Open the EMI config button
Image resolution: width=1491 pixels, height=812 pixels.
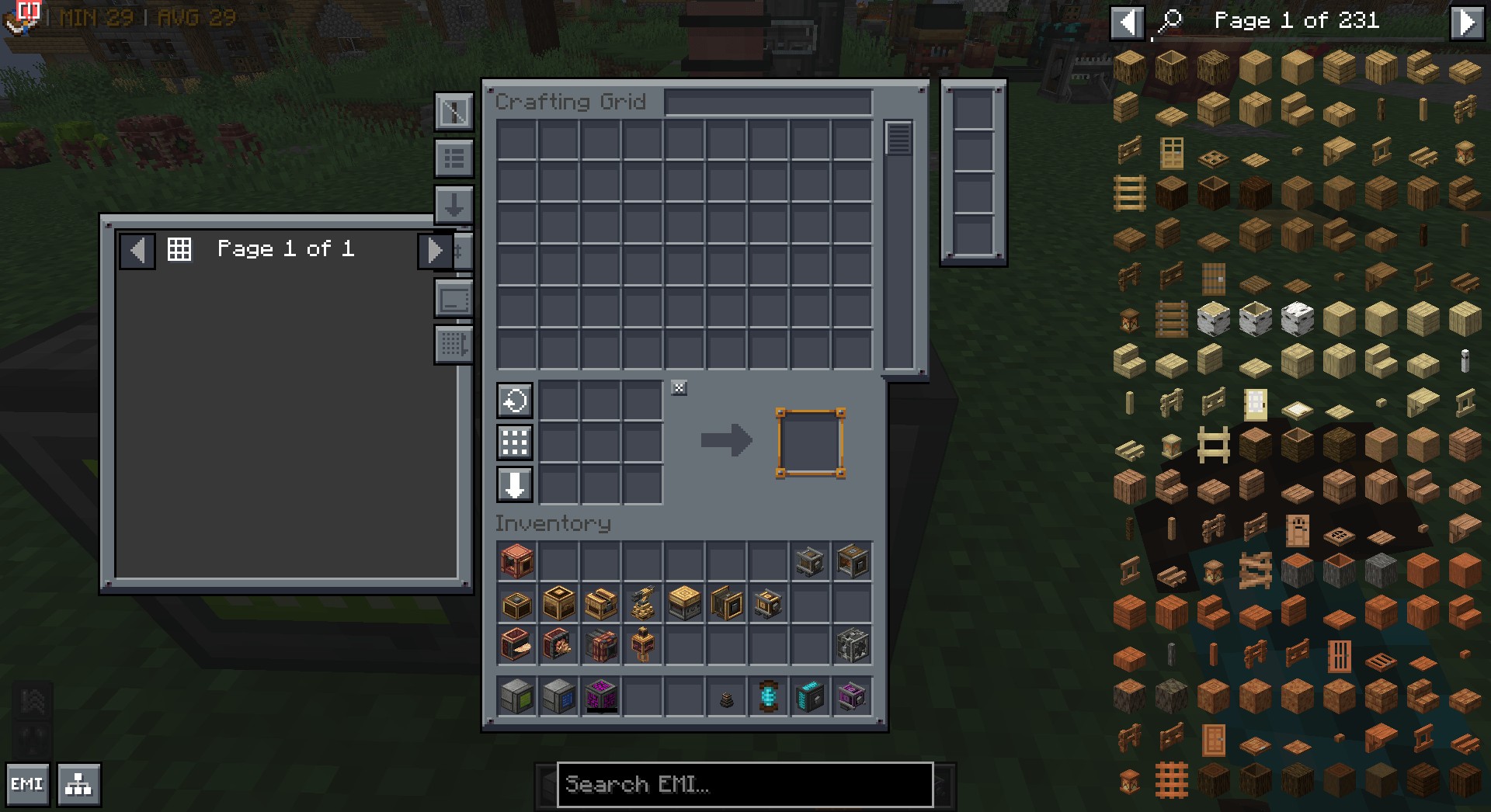click(27, 784)
